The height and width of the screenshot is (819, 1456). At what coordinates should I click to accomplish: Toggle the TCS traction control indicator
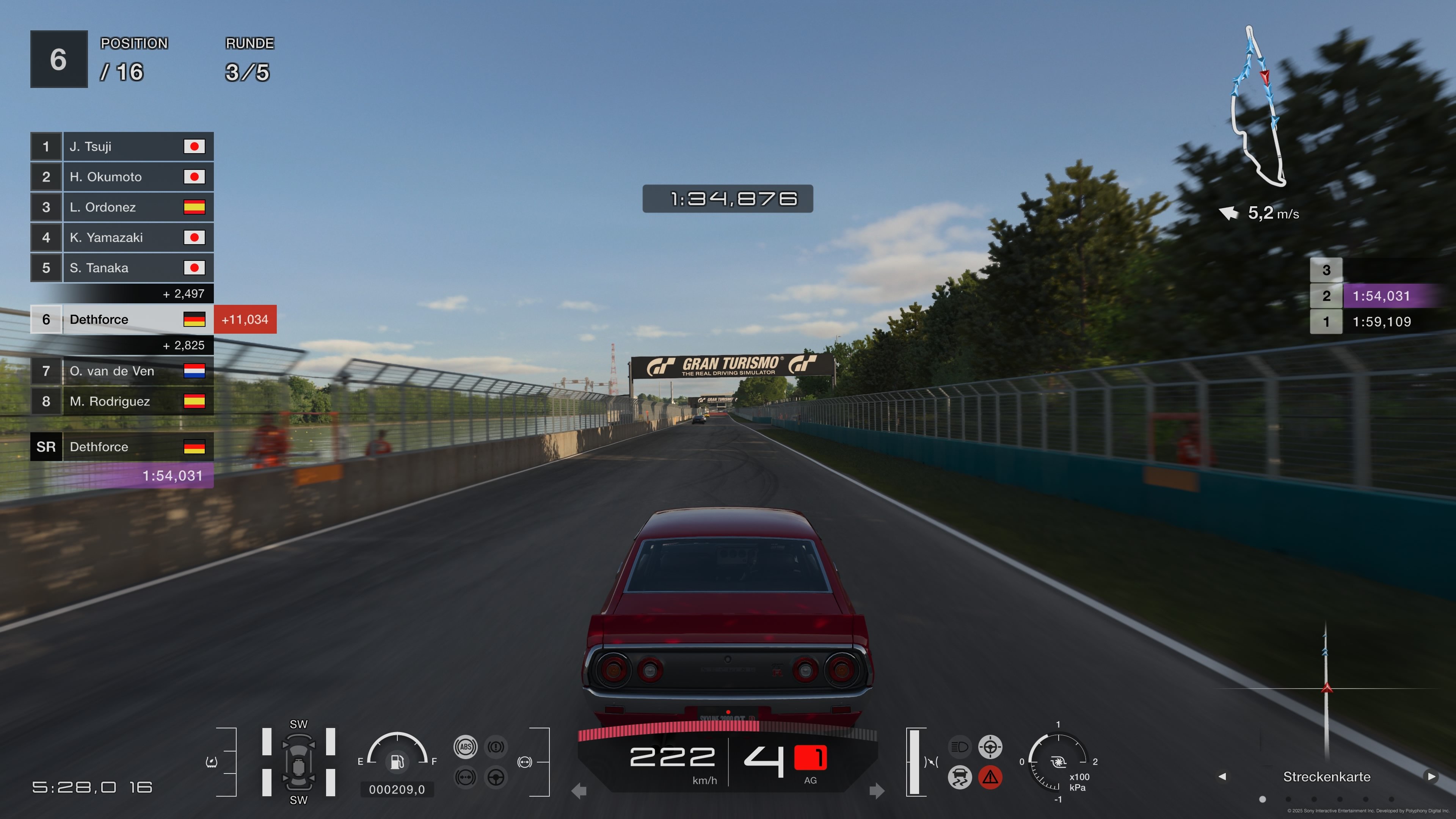960,778
